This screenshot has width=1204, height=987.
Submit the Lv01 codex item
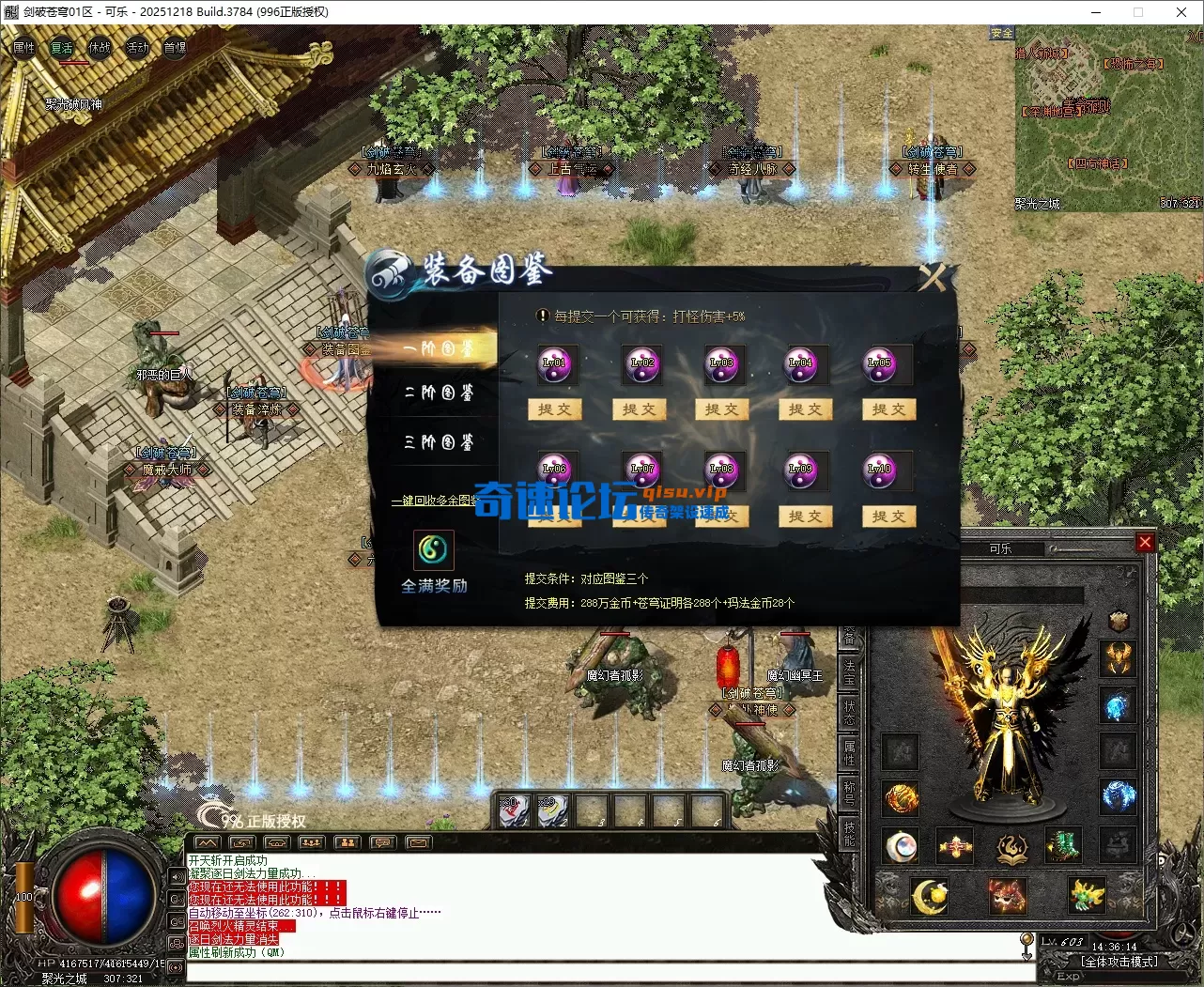[x=555, y=409]
